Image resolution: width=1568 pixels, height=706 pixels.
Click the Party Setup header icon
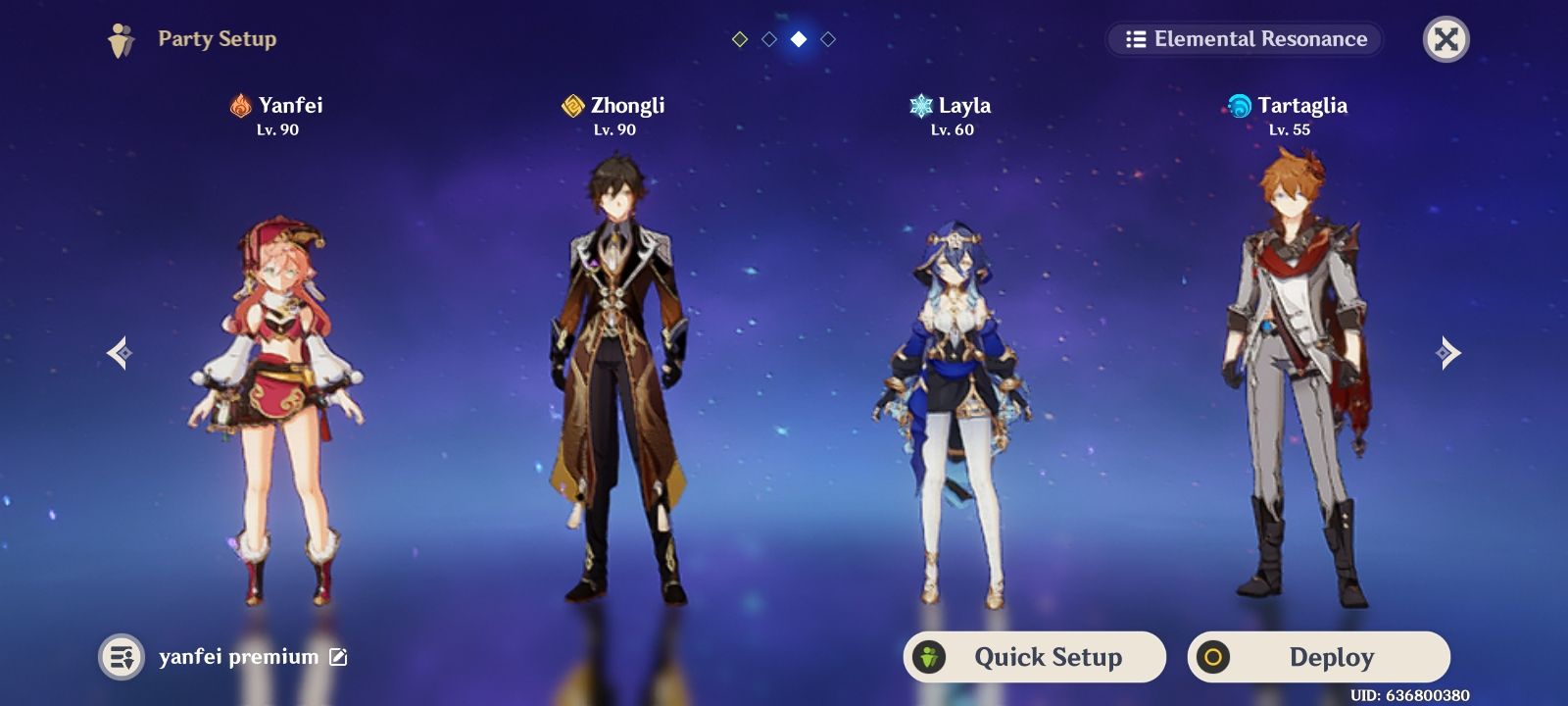(120, 39)
